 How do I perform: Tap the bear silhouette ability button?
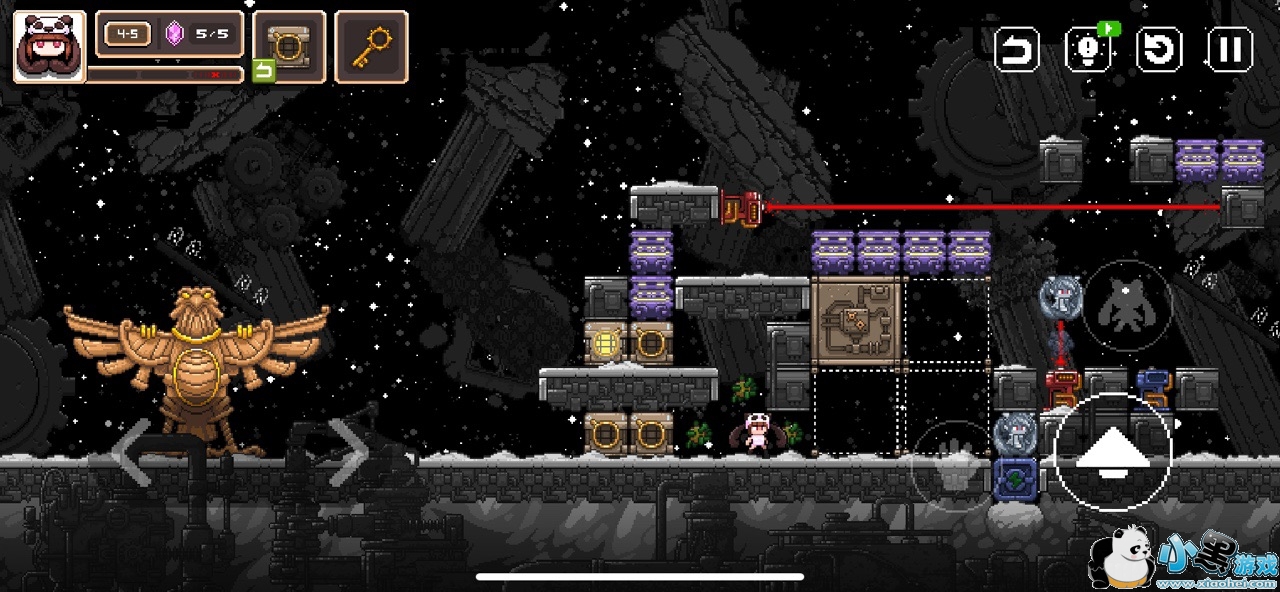[1128, 303]
